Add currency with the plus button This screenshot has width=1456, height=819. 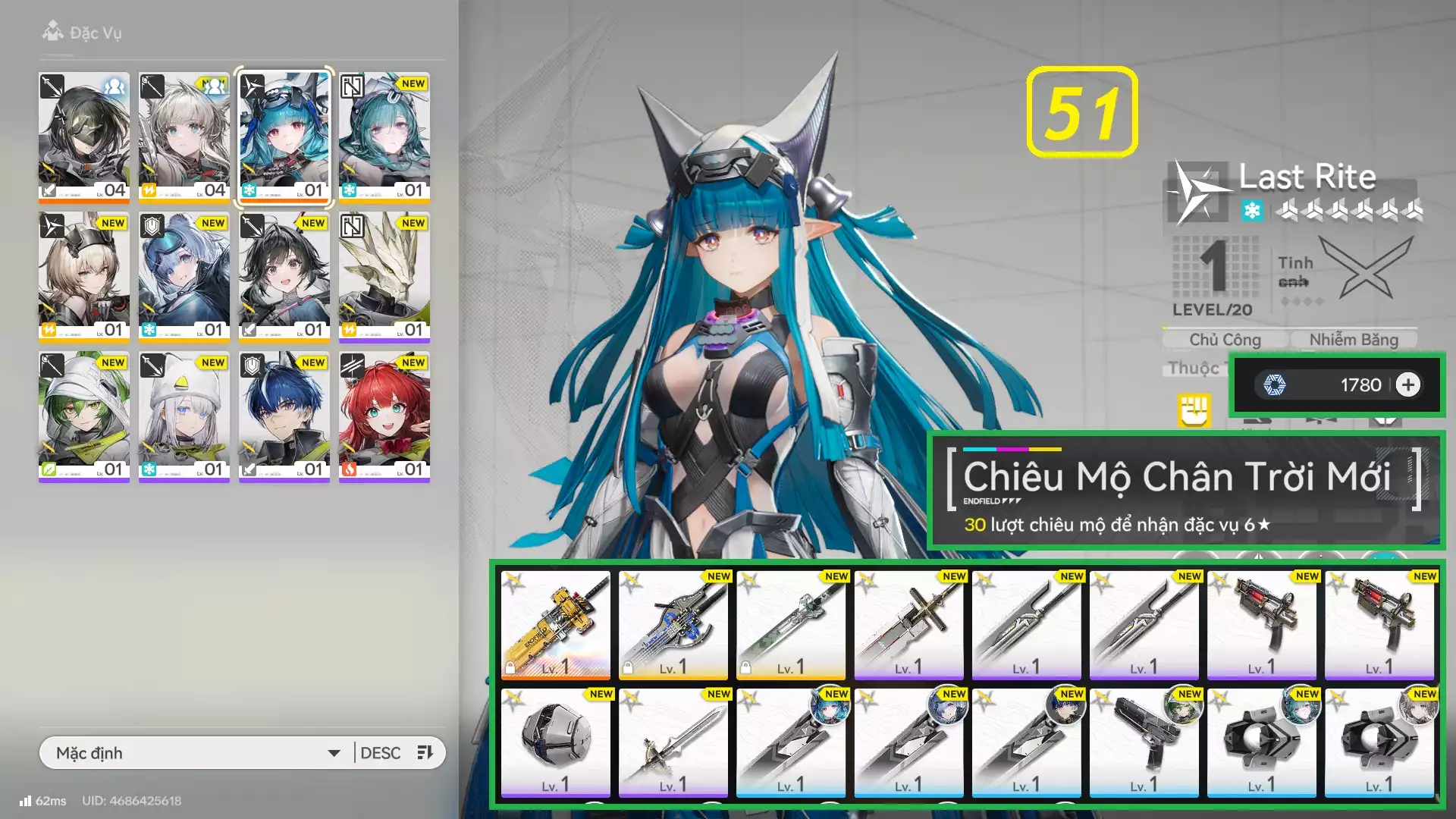click(1408, 385)
